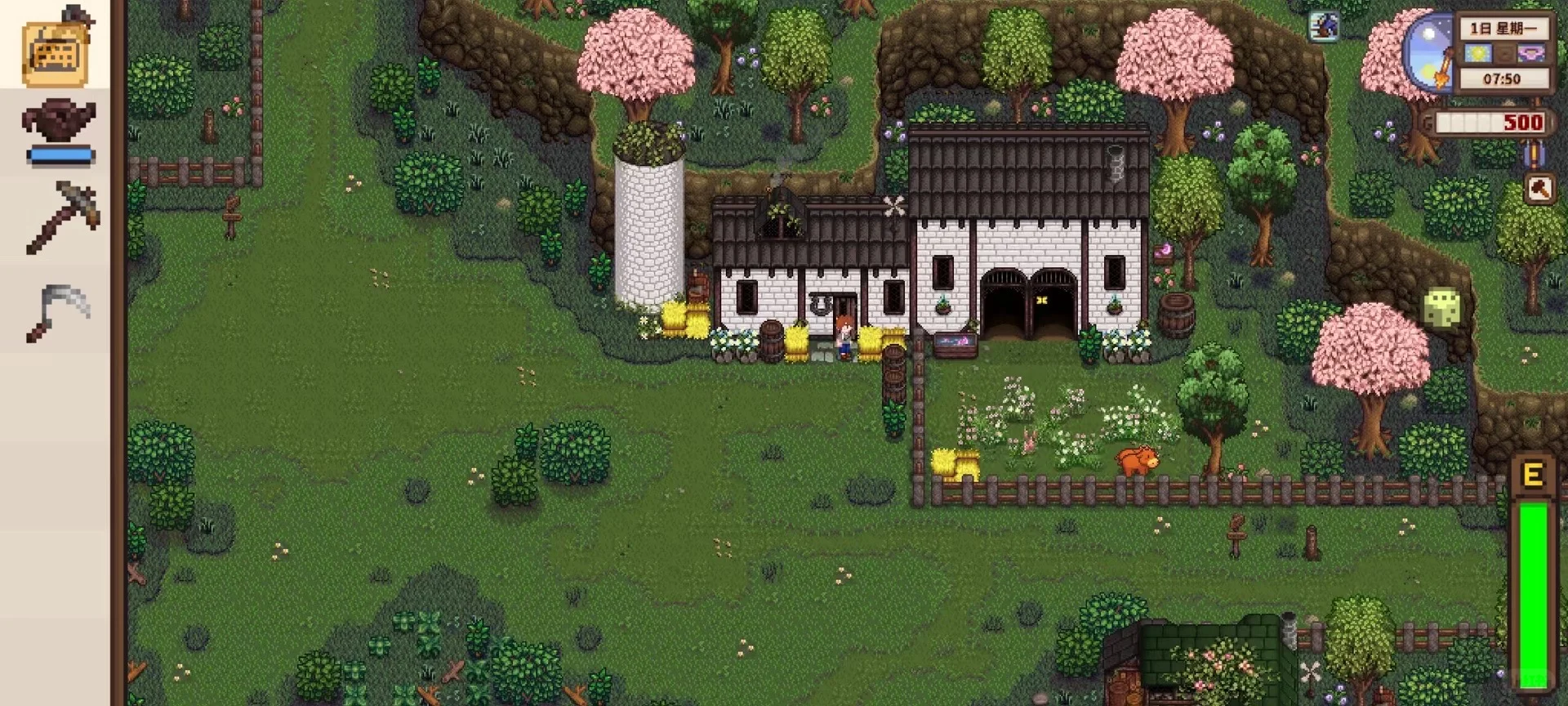Select the pickaxe from the toolbar
This screenshot has height=706, width=1568.
(62, 217)
